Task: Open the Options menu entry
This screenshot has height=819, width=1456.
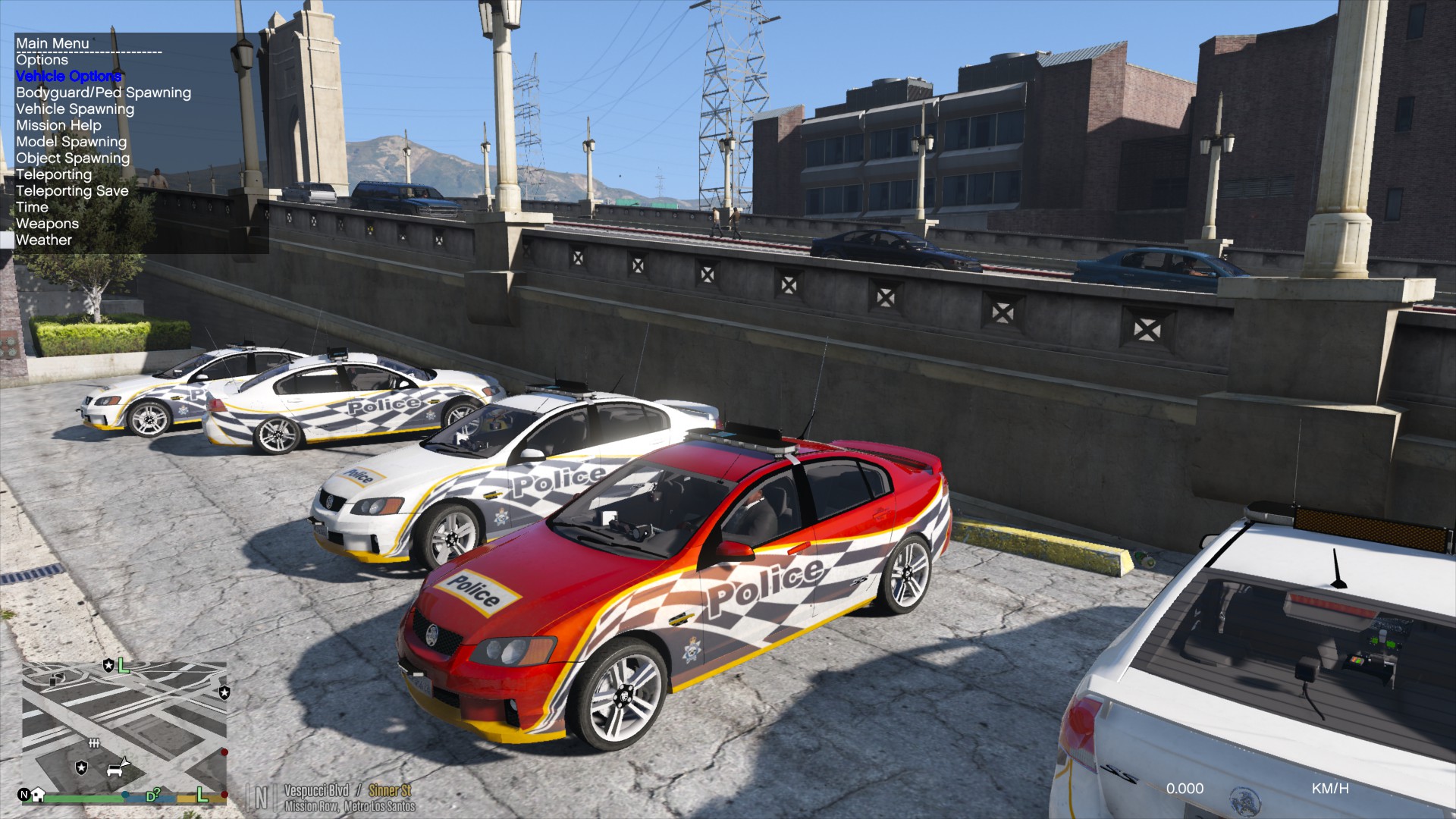Action: 42,60
